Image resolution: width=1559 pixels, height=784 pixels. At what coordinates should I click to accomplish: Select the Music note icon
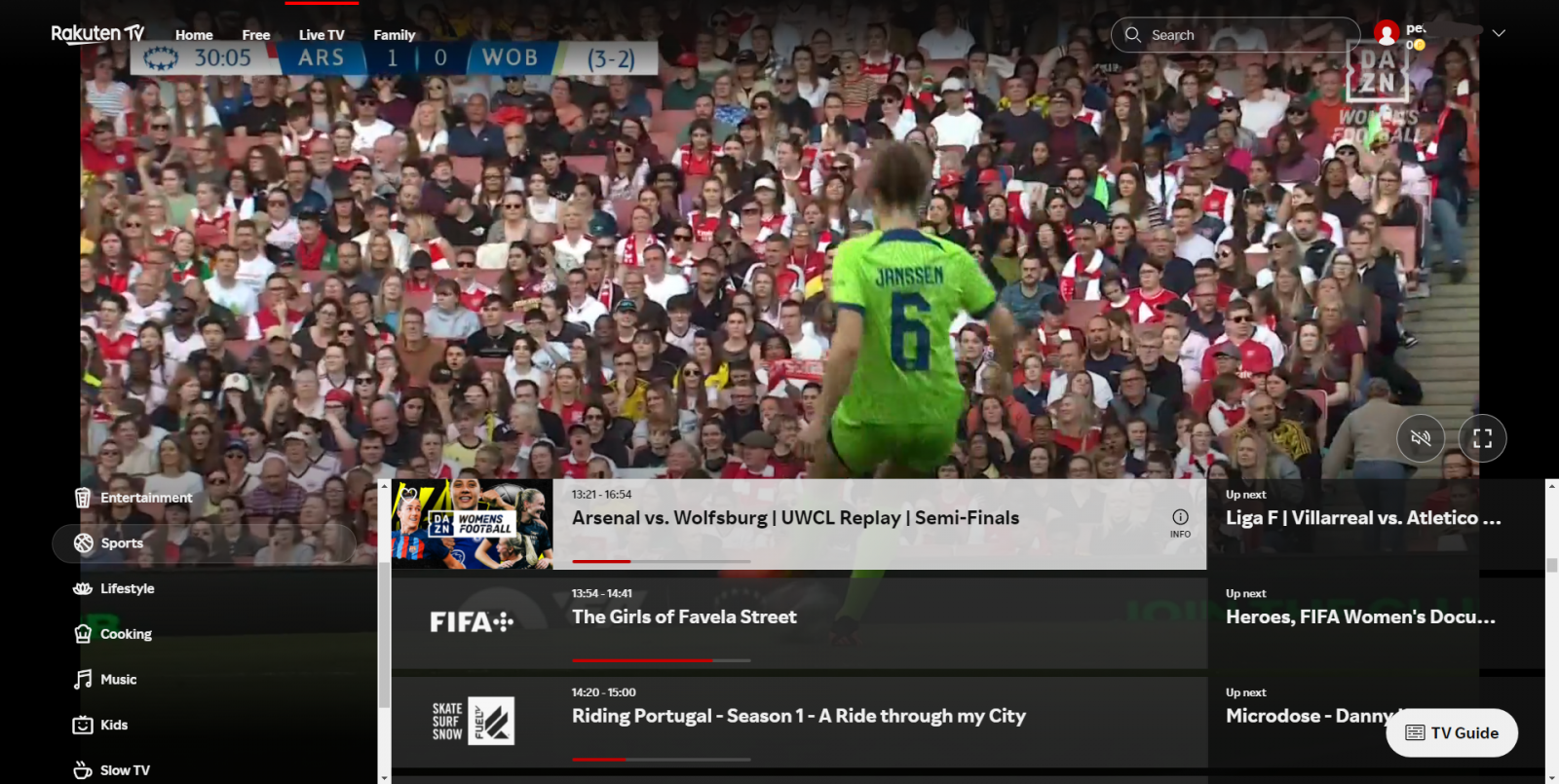(x=82, y=679)
